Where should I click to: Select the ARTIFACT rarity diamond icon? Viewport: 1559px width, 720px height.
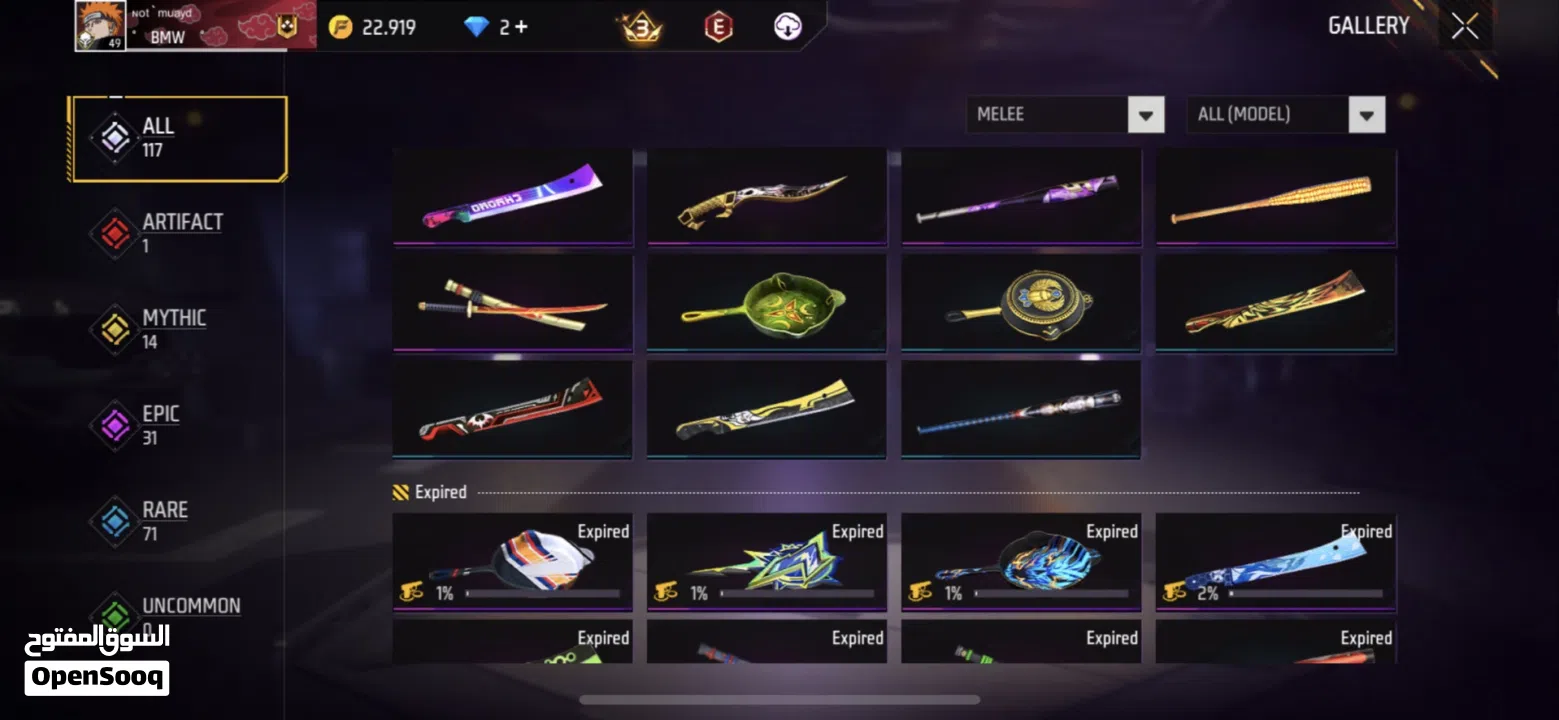[x=115, y=231]
